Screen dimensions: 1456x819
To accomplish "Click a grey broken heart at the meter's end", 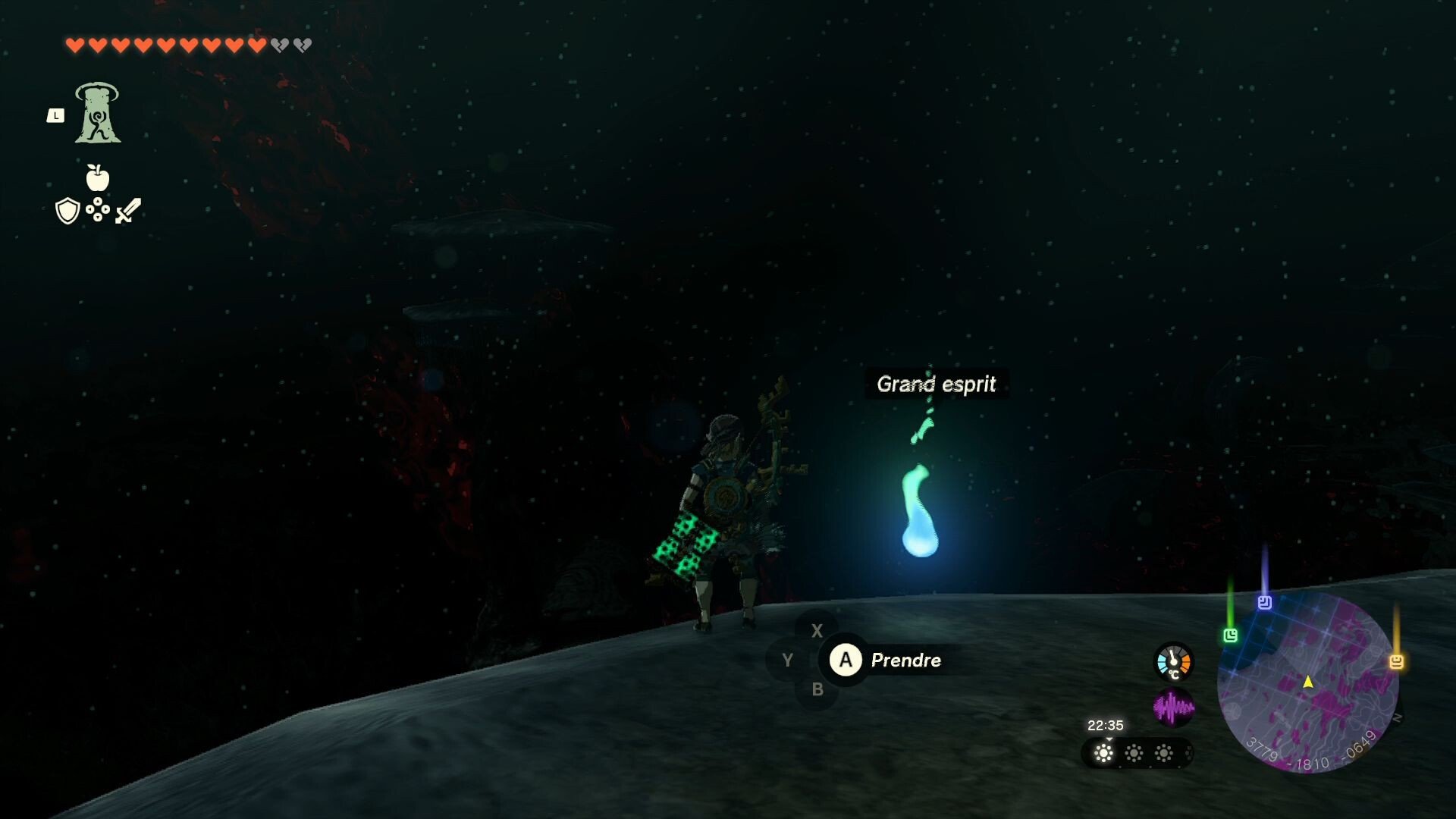I will point(279,44).
